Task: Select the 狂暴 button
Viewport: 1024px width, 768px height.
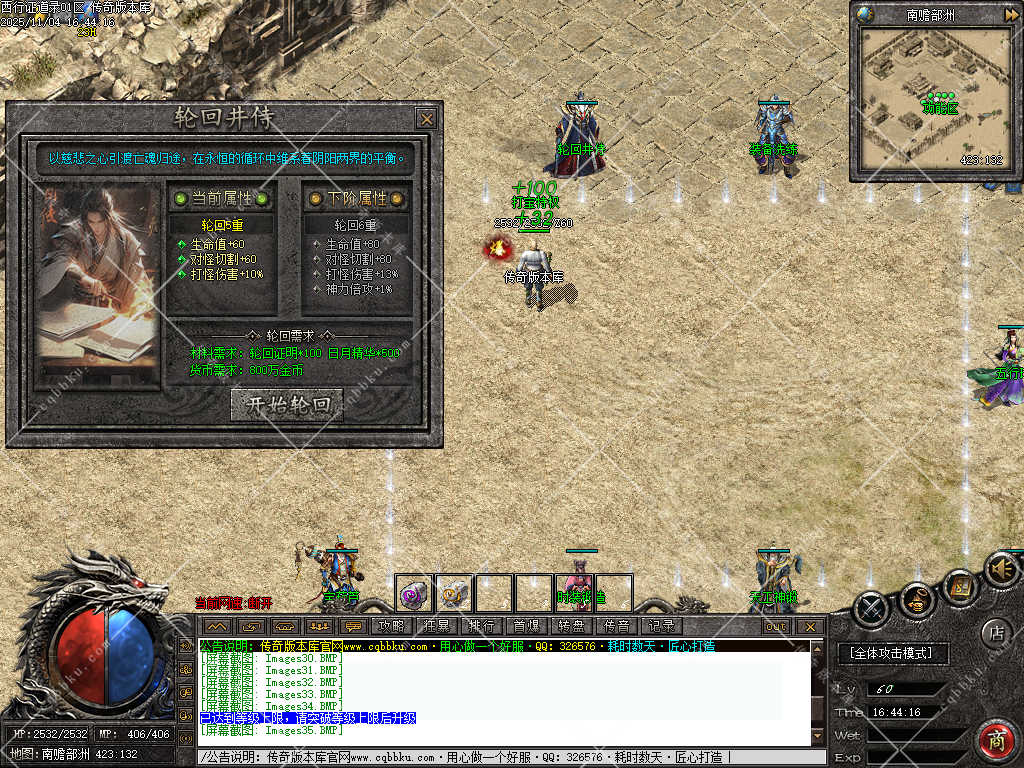Action: coord(437,626)
